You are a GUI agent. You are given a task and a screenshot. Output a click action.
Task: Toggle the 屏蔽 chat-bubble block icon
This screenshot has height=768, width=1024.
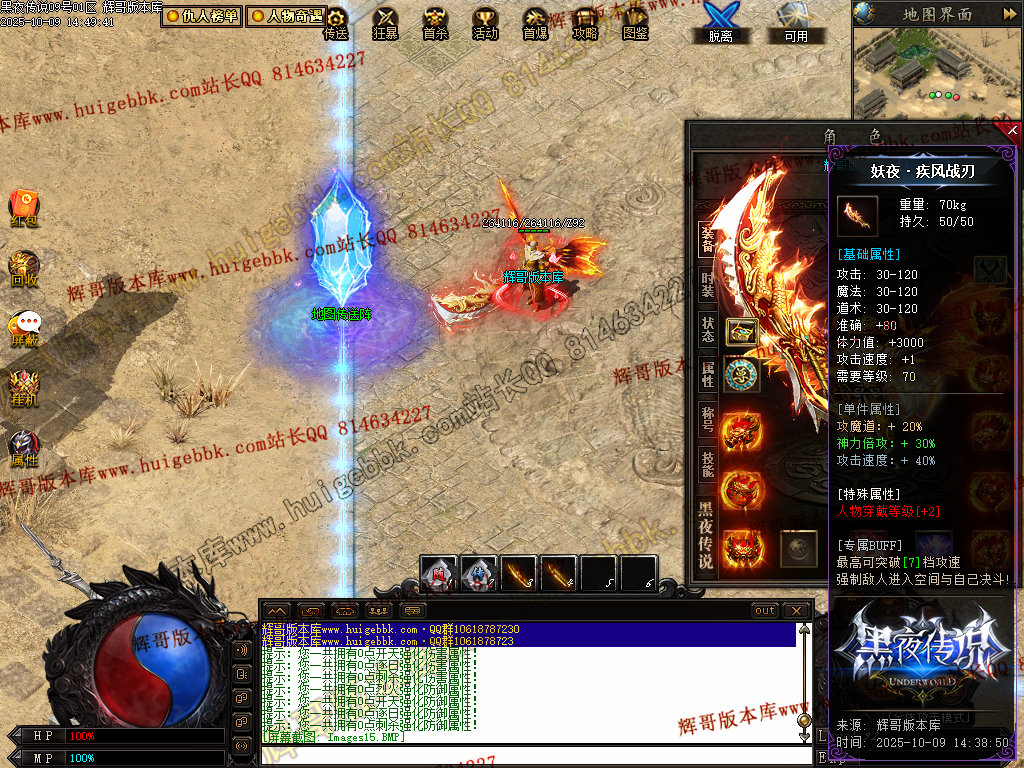click(x=24, y=327)
